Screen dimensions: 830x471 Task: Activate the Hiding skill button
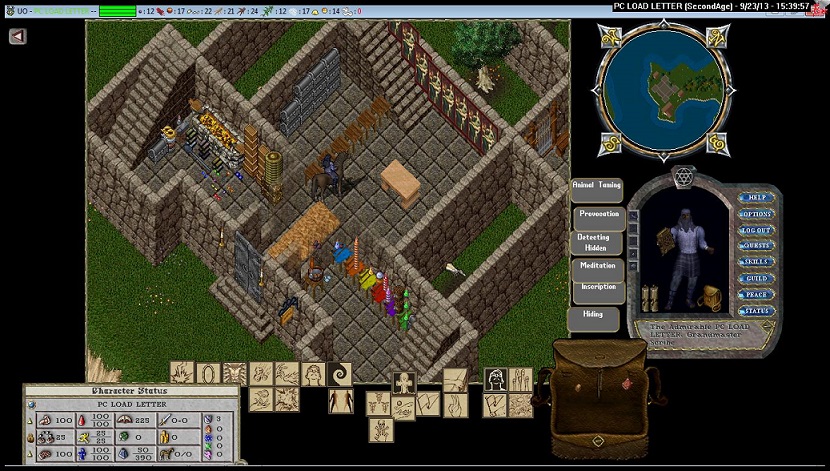593,317
